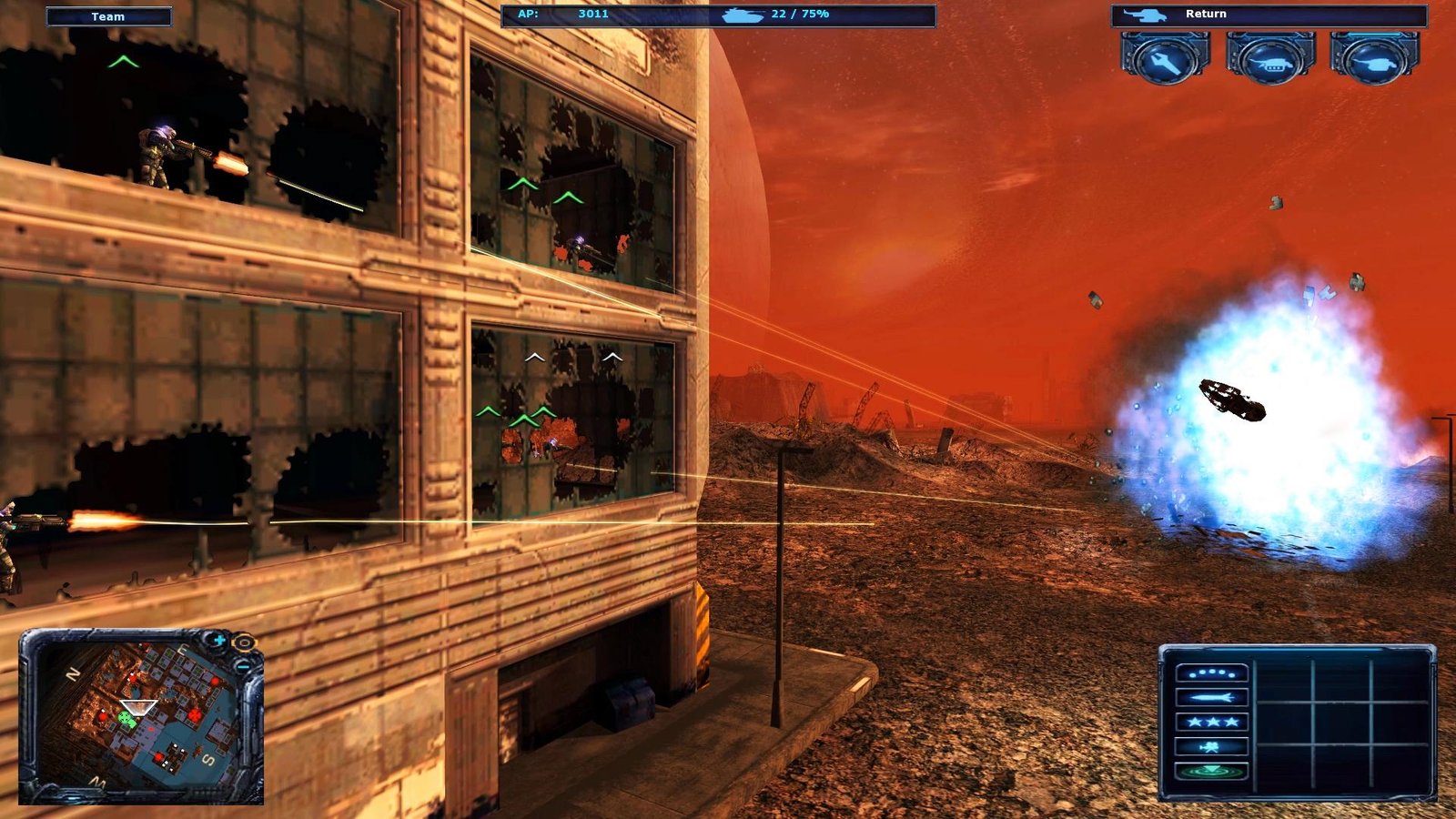Toggle the gold target tracker on the minimap
1456x819 pixels.
tap(242, 642)
